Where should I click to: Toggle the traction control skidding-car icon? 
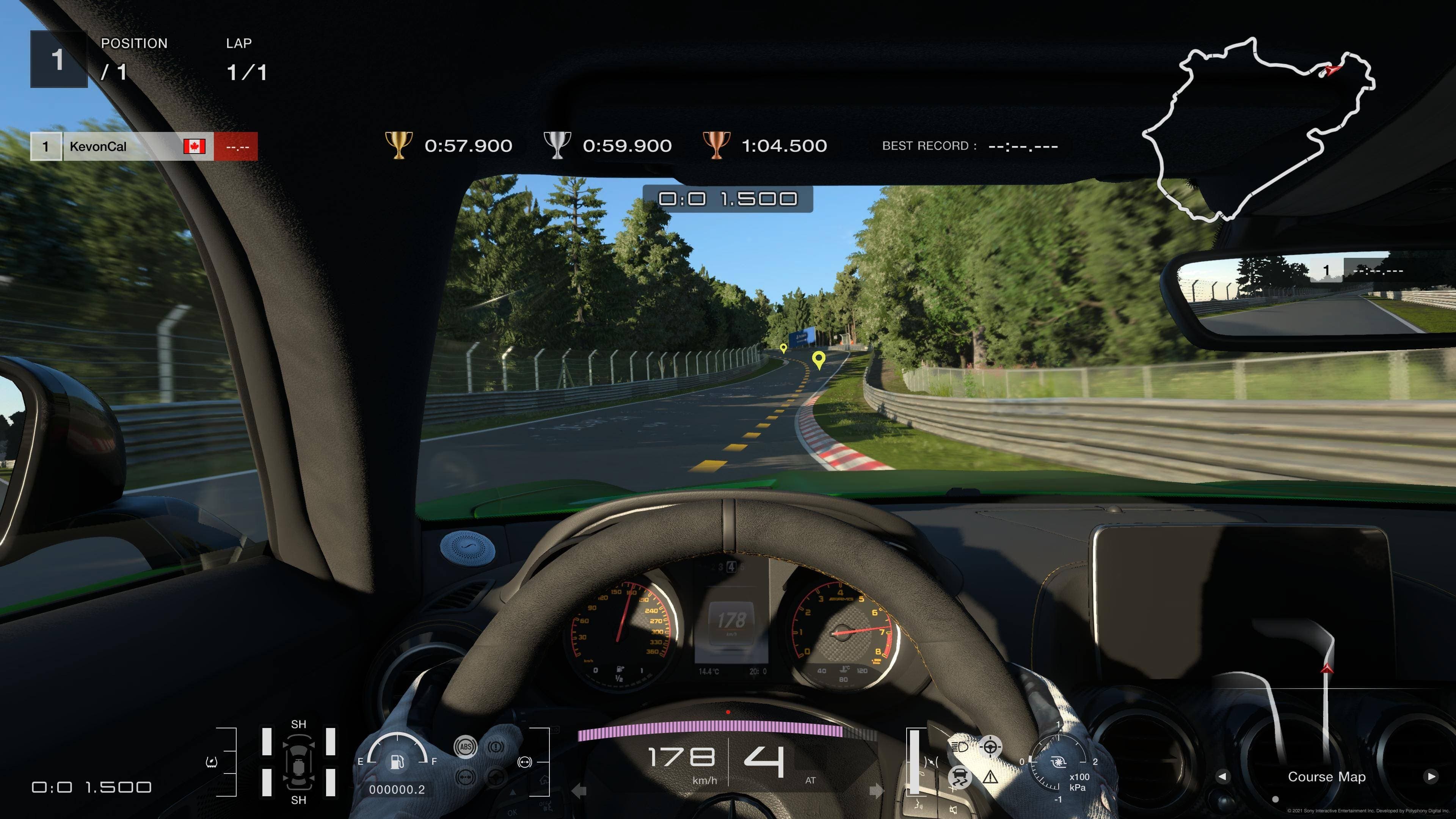(x=959, y=777)
